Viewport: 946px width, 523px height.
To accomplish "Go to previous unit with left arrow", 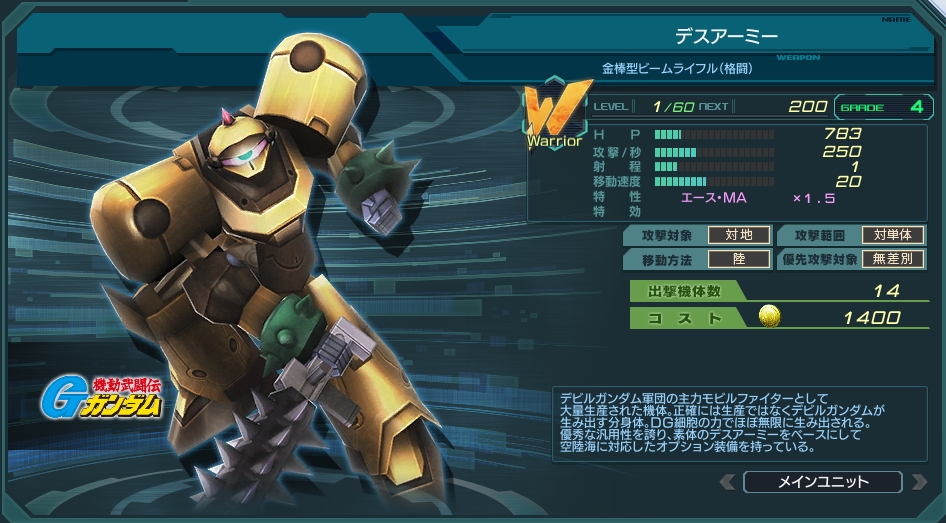I will (727, 482).
